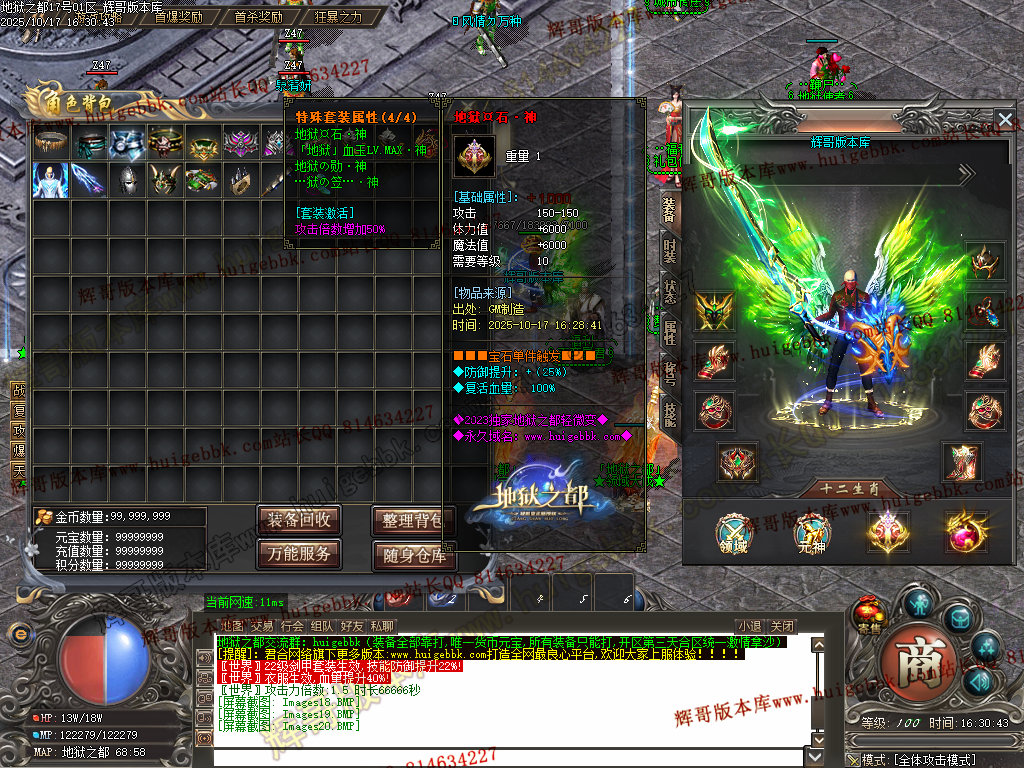Sort the bag with 整理背包
1024x768 pixels.
click(x=412, y=520)
